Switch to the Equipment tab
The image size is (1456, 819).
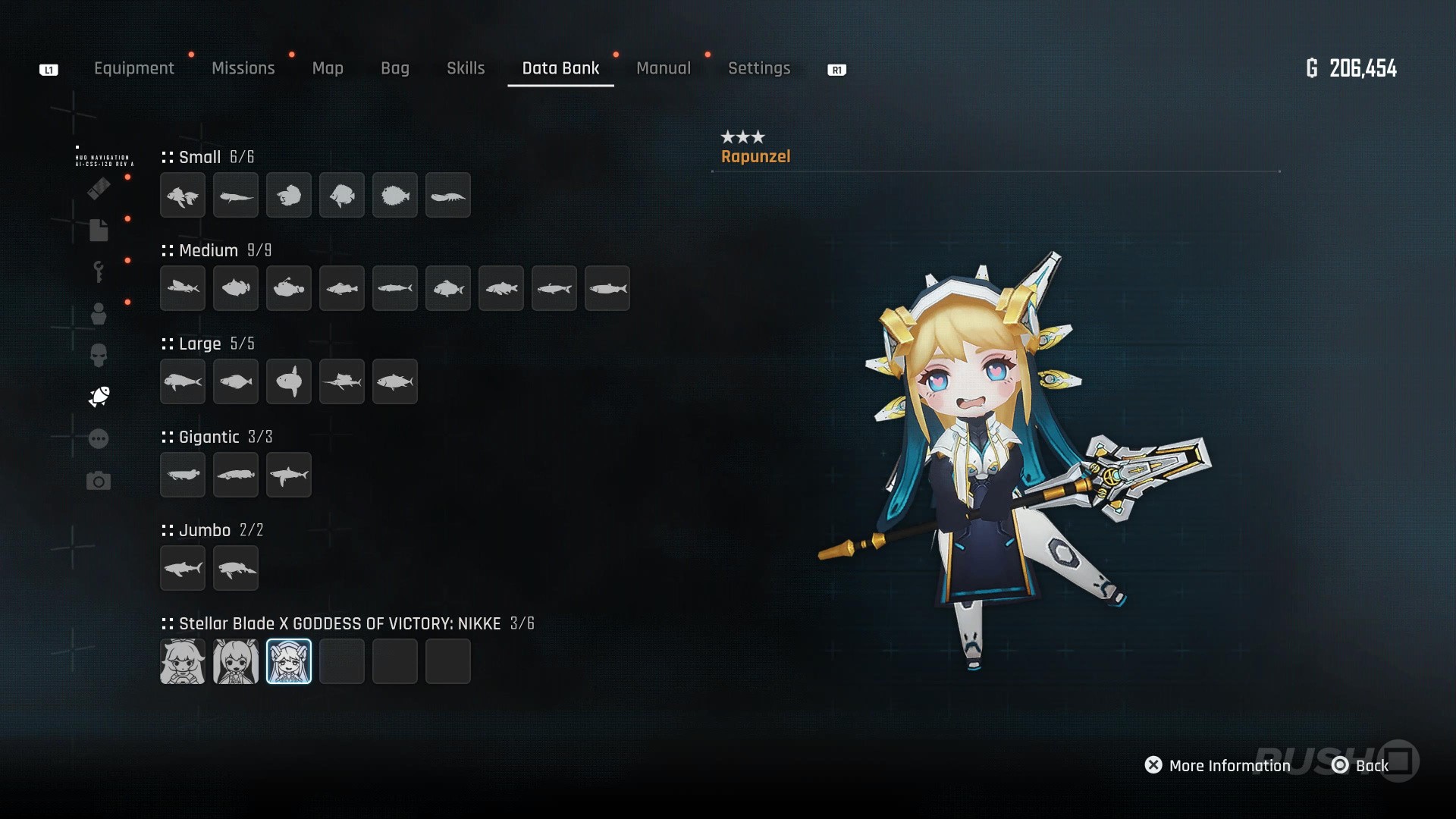coord(133,68)
